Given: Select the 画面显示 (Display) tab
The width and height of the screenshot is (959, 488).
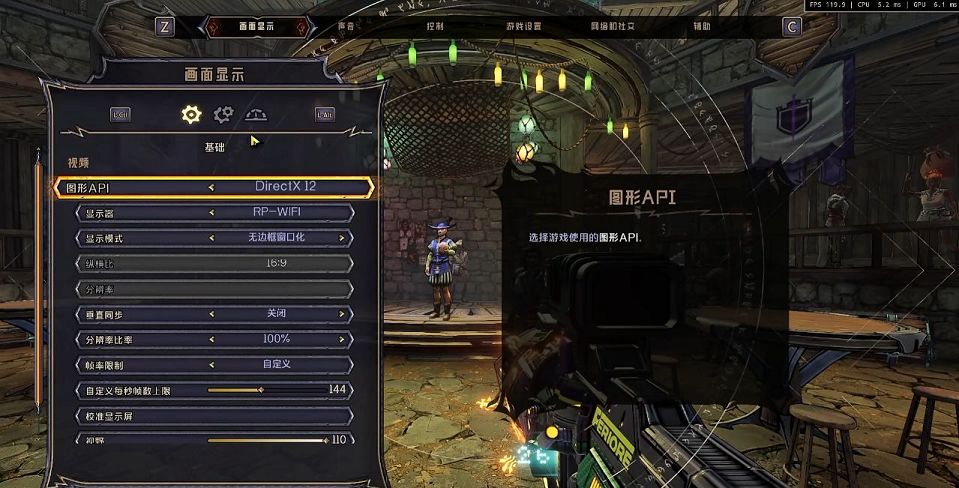Looking at the screenshot, I should [257, 26].
